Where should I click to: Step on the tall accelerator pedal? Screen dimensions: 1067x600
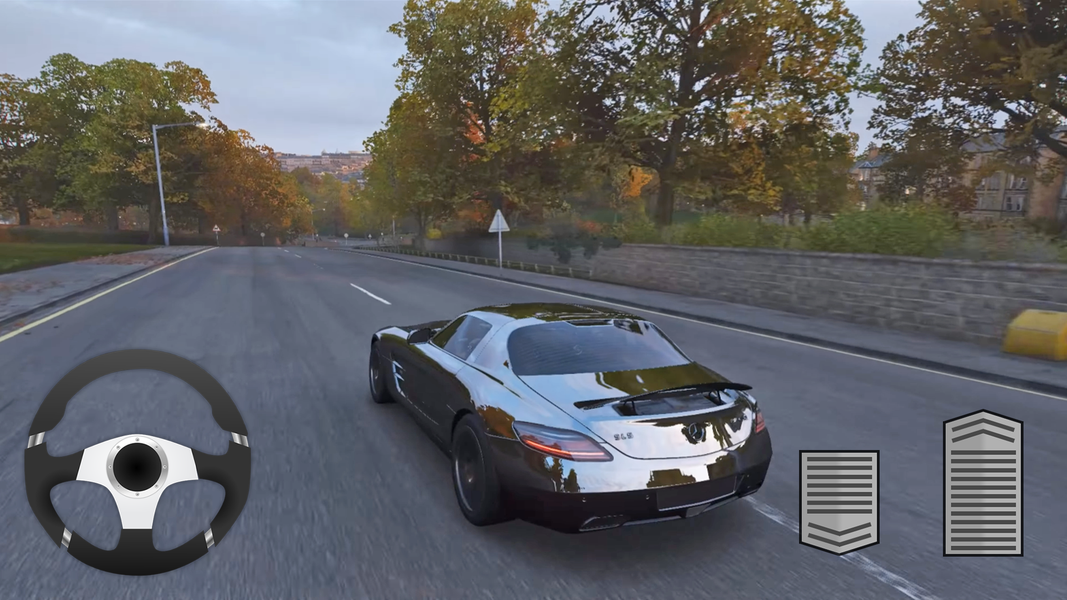tap(982, 483)
